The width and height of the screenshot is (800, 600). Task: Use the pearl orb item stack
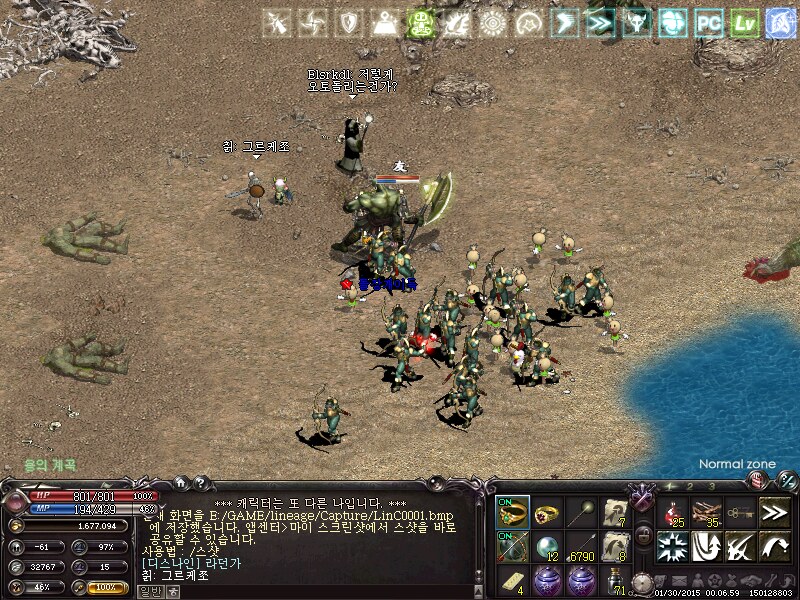[548, 547]
